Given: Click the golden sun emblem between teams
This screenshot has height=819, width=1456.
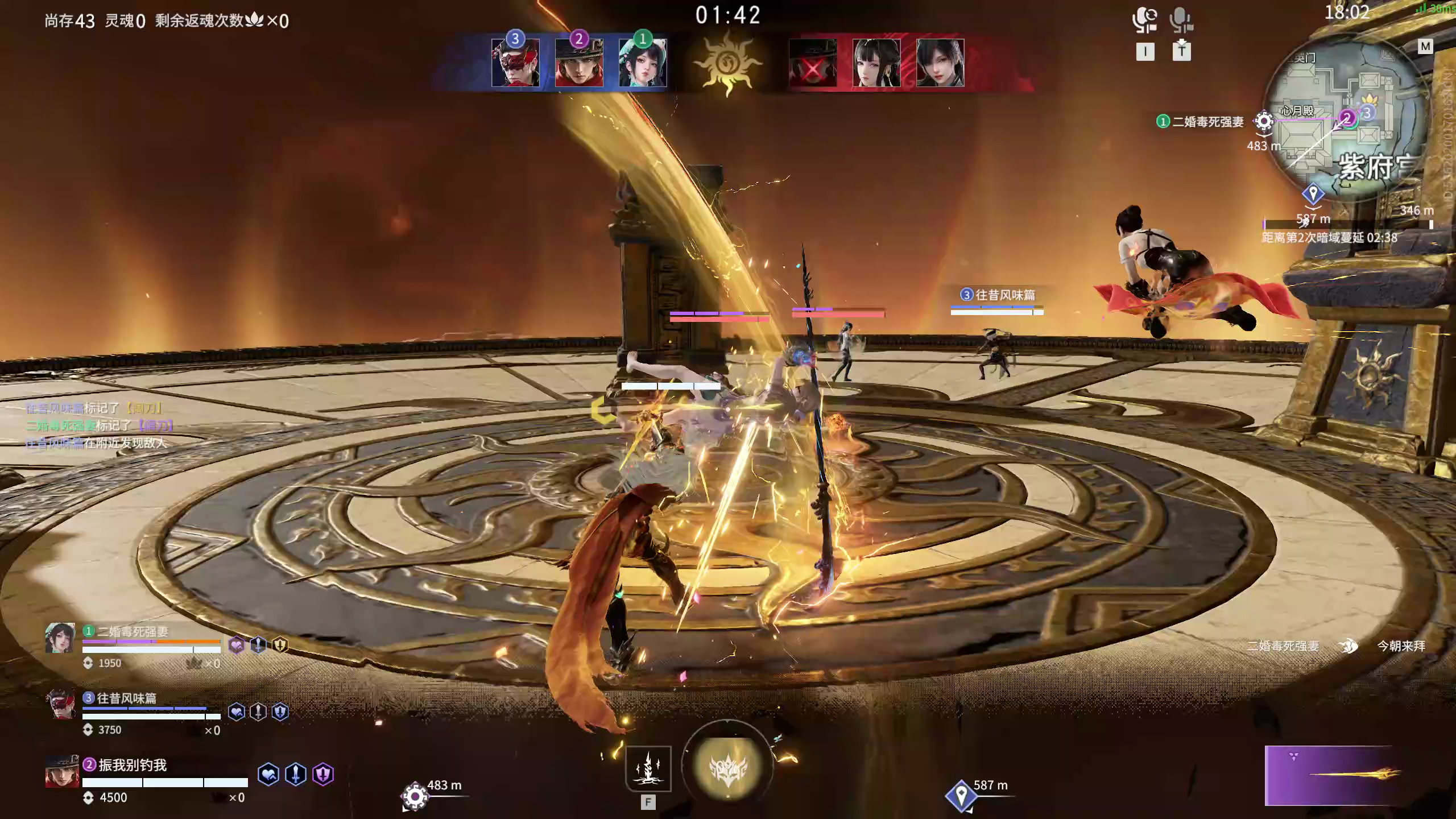Looking at the screenshot, I should 727,64.
